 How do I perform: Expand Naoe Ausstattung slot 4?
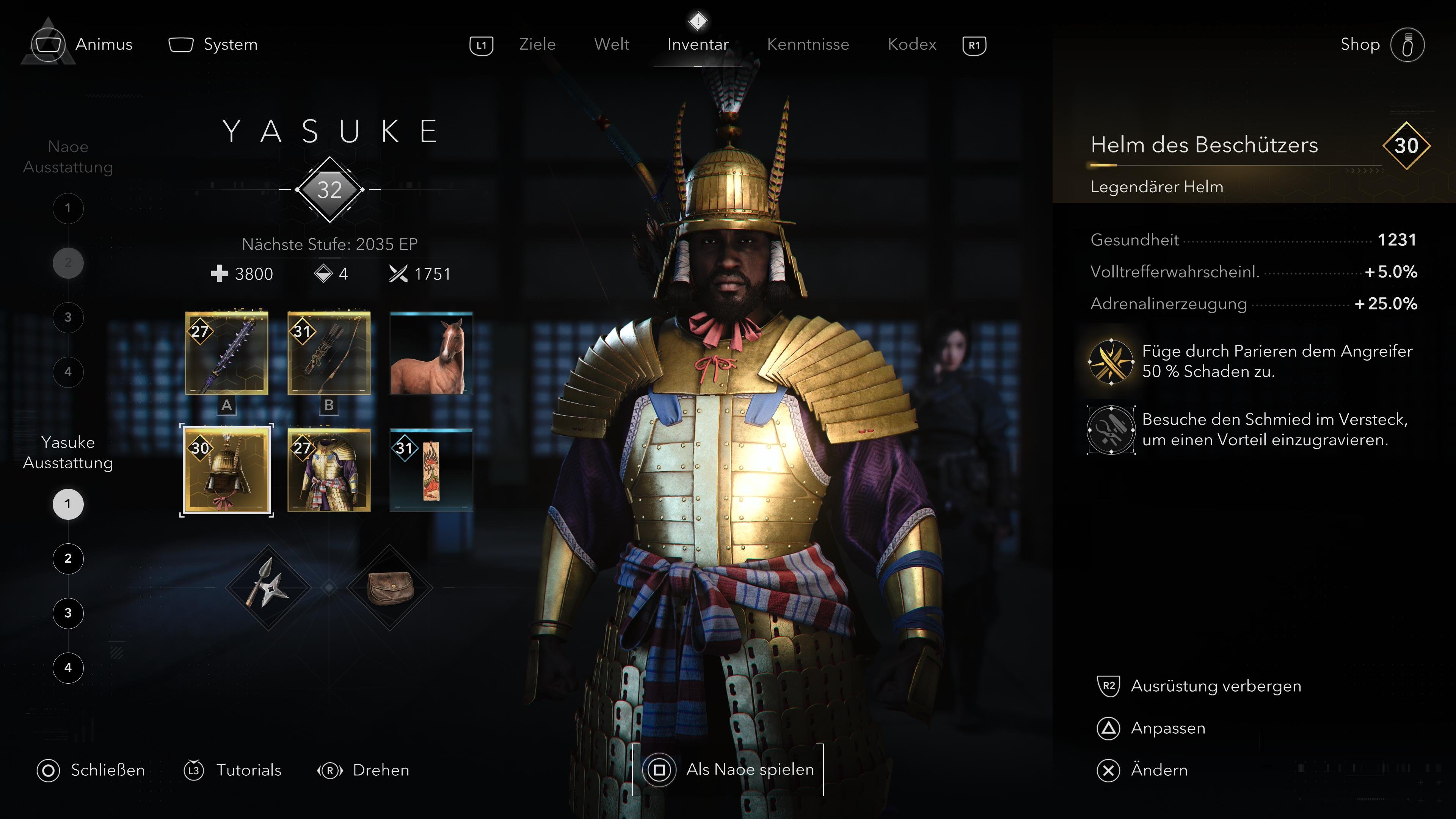(x=68, y=371)
